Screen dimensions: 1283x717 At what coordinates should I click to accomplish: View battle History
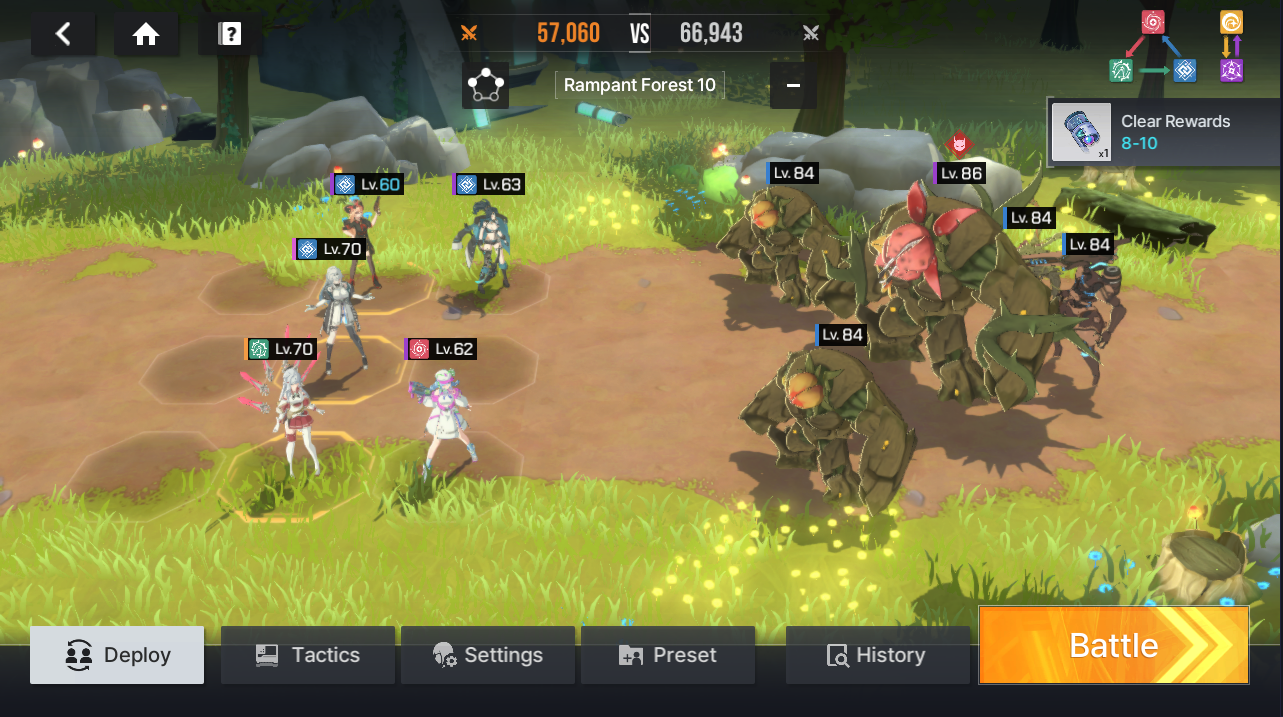(x=876, y=655)
